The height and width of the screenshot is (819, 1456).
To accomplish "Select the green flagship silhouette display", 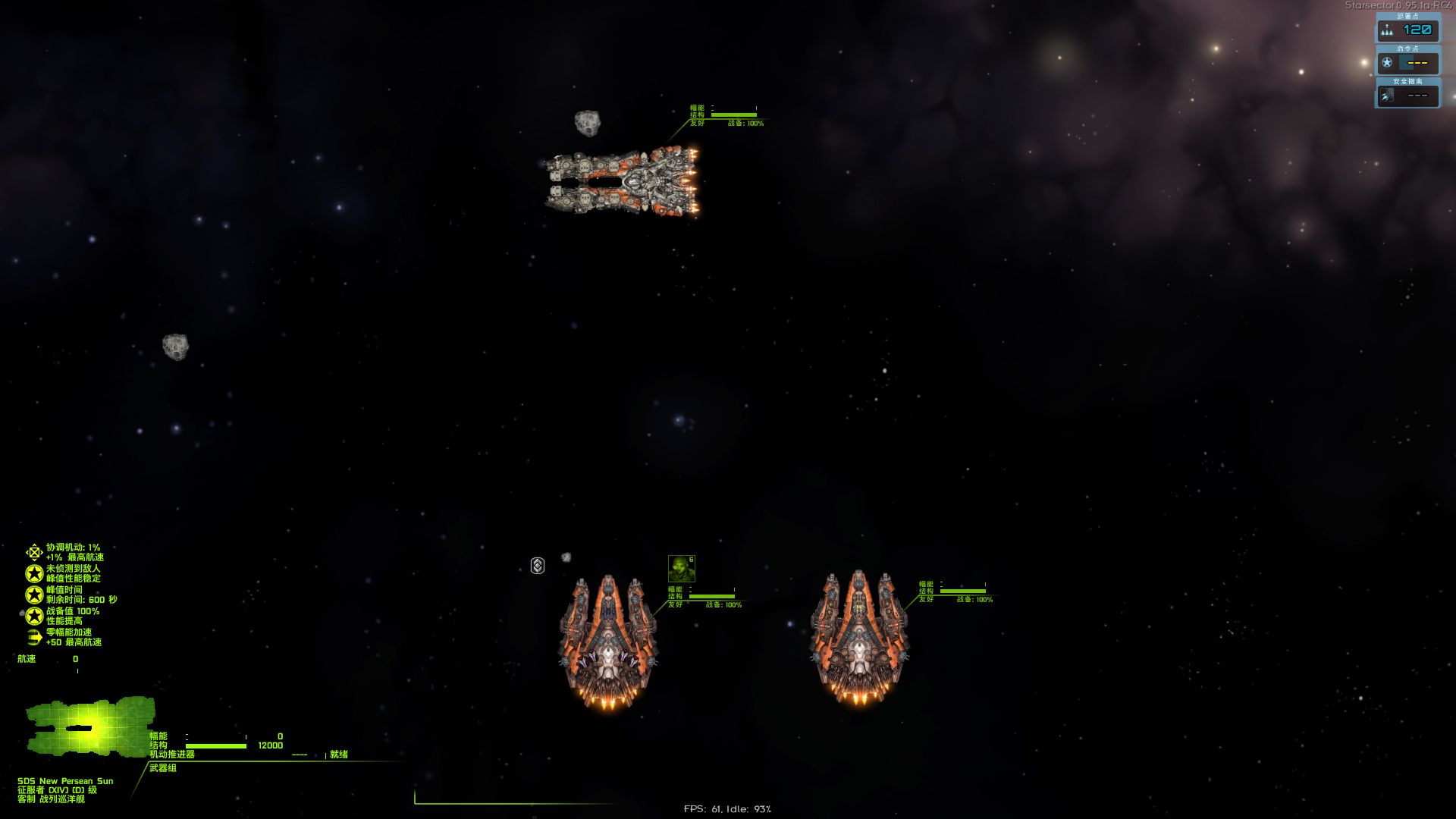I will coord(90,726).
